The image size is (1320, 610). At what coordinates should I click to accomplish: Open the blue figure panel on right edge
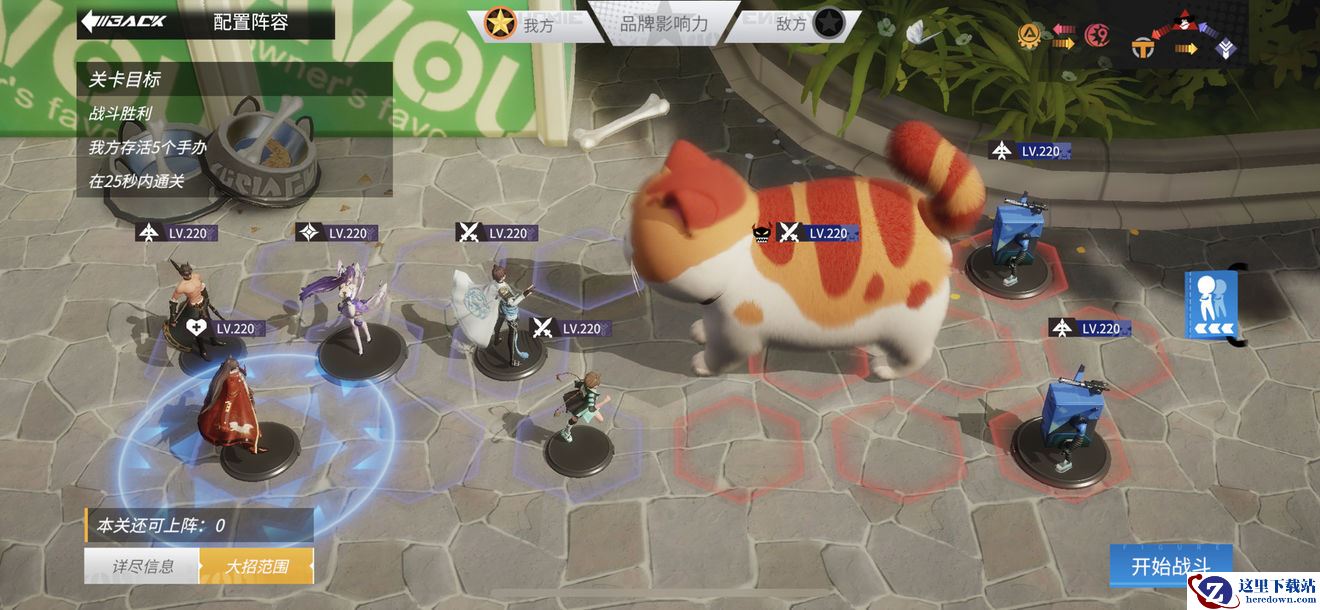tap(1212, 305)
